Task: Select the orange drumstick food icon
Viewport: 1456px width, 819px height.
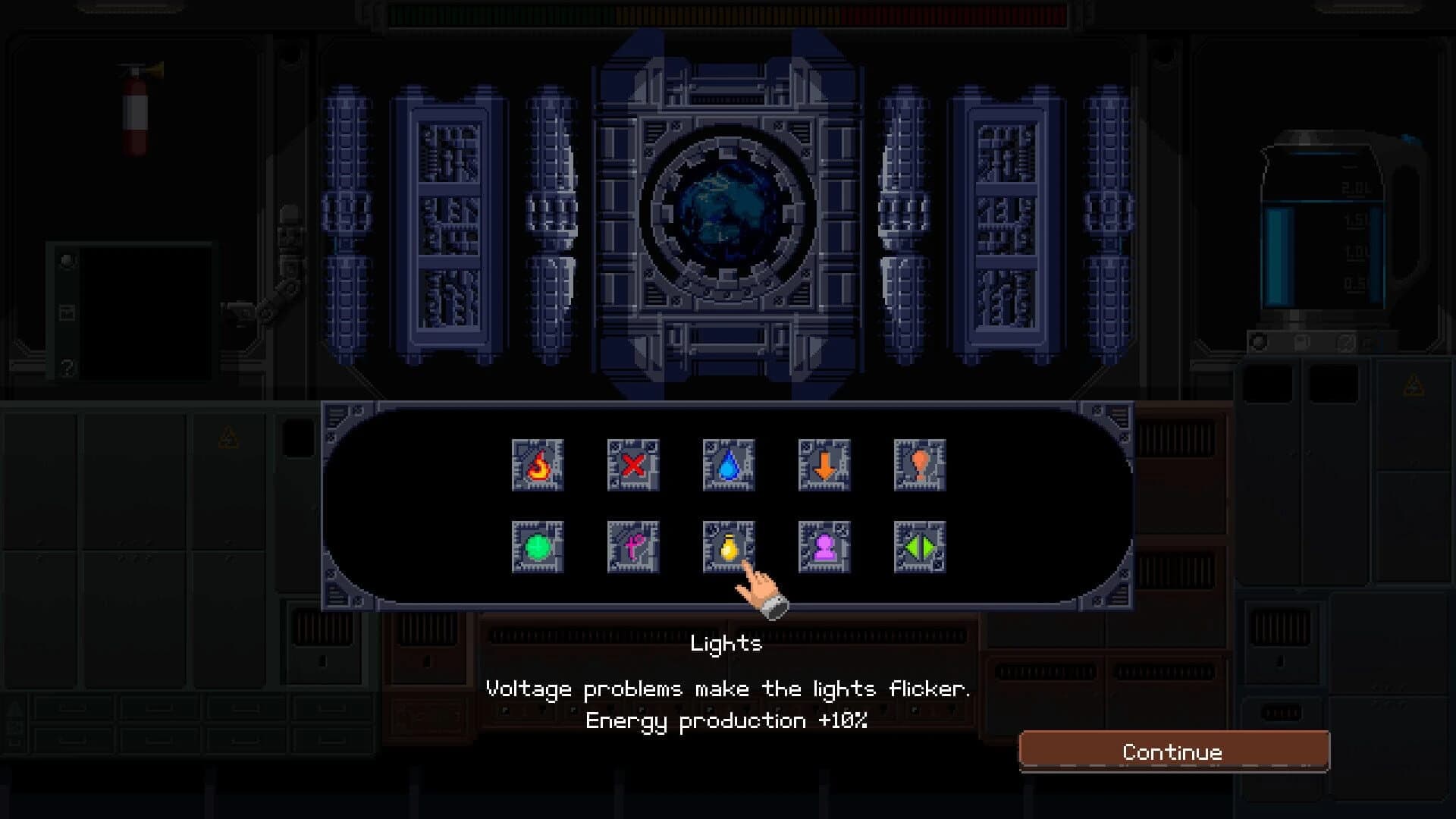Action: [921, 466]
